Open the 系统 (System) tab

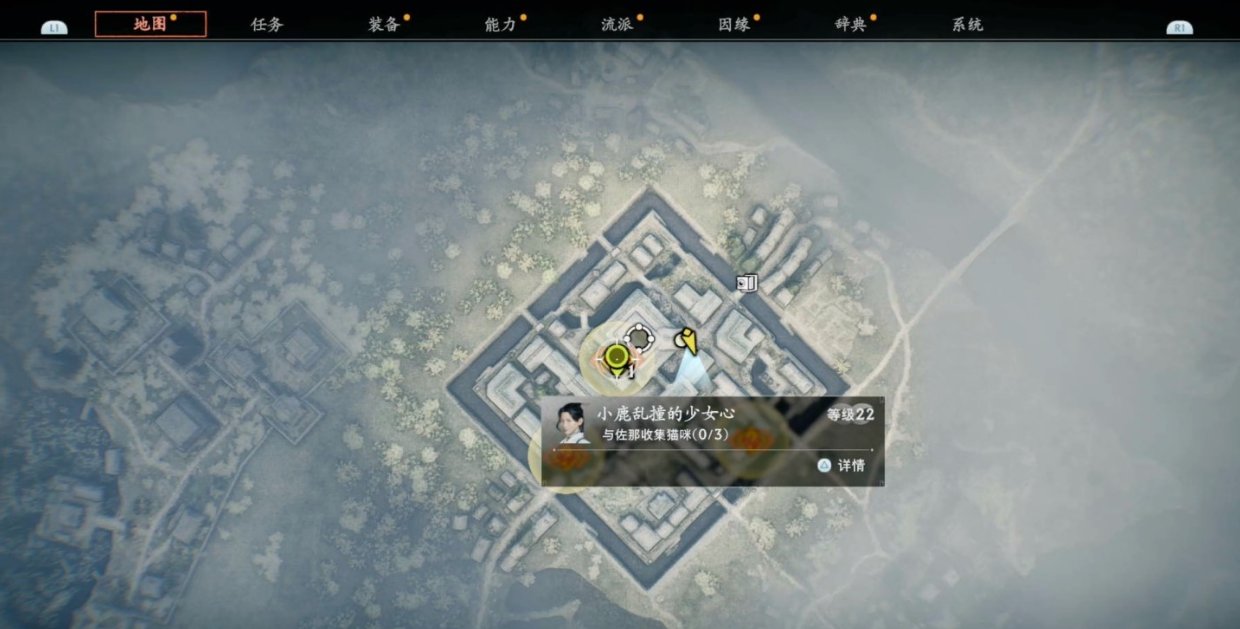(x=967, y=24)
